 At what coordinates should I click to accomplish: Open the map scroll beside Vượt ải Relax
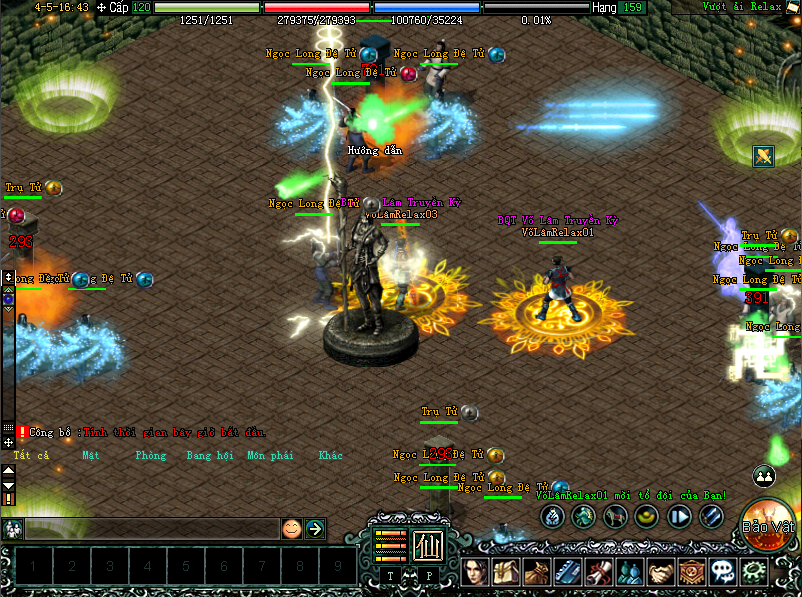click(792, 8)
